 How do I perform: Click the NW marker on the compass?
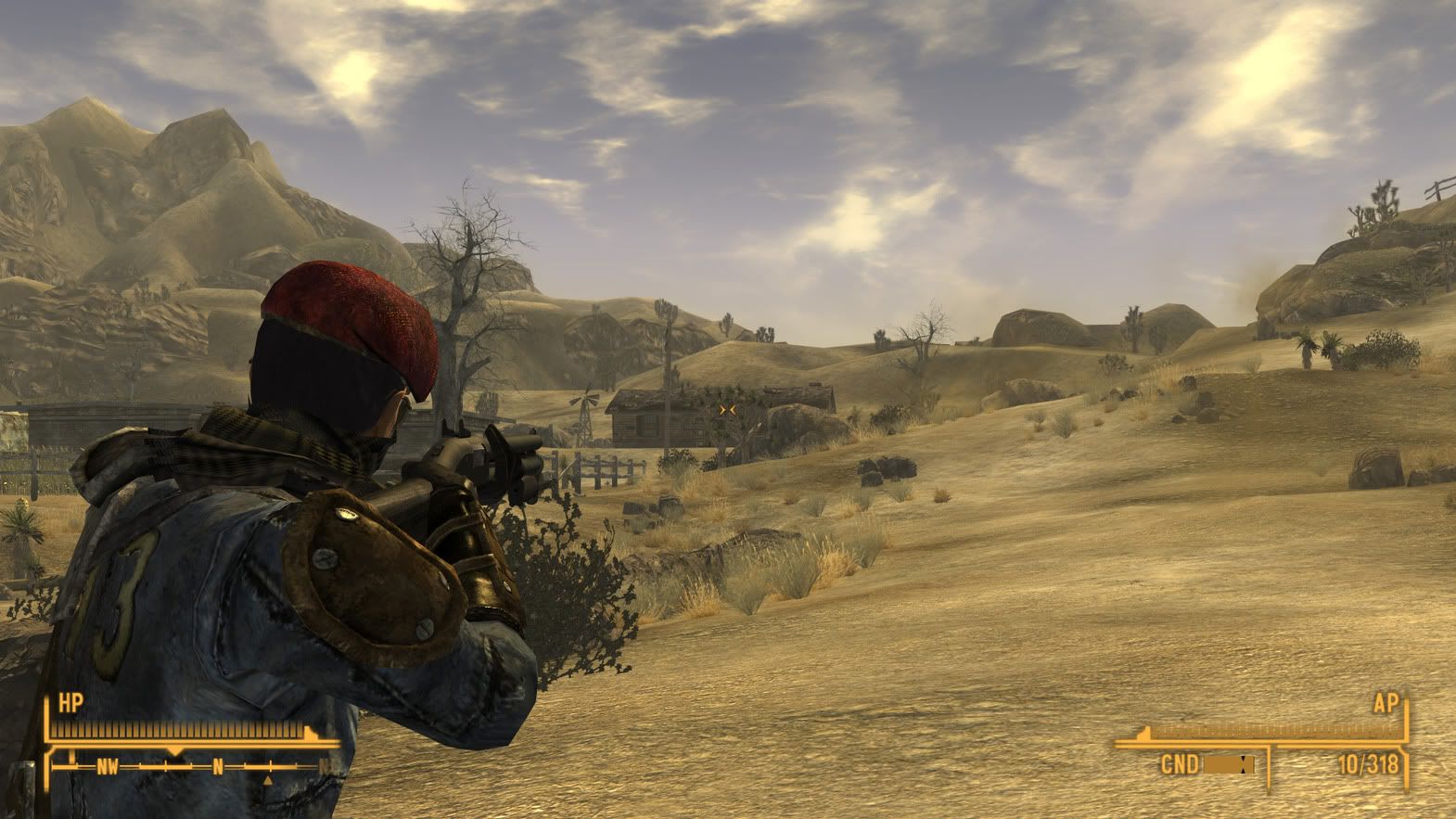pos(109,767)
